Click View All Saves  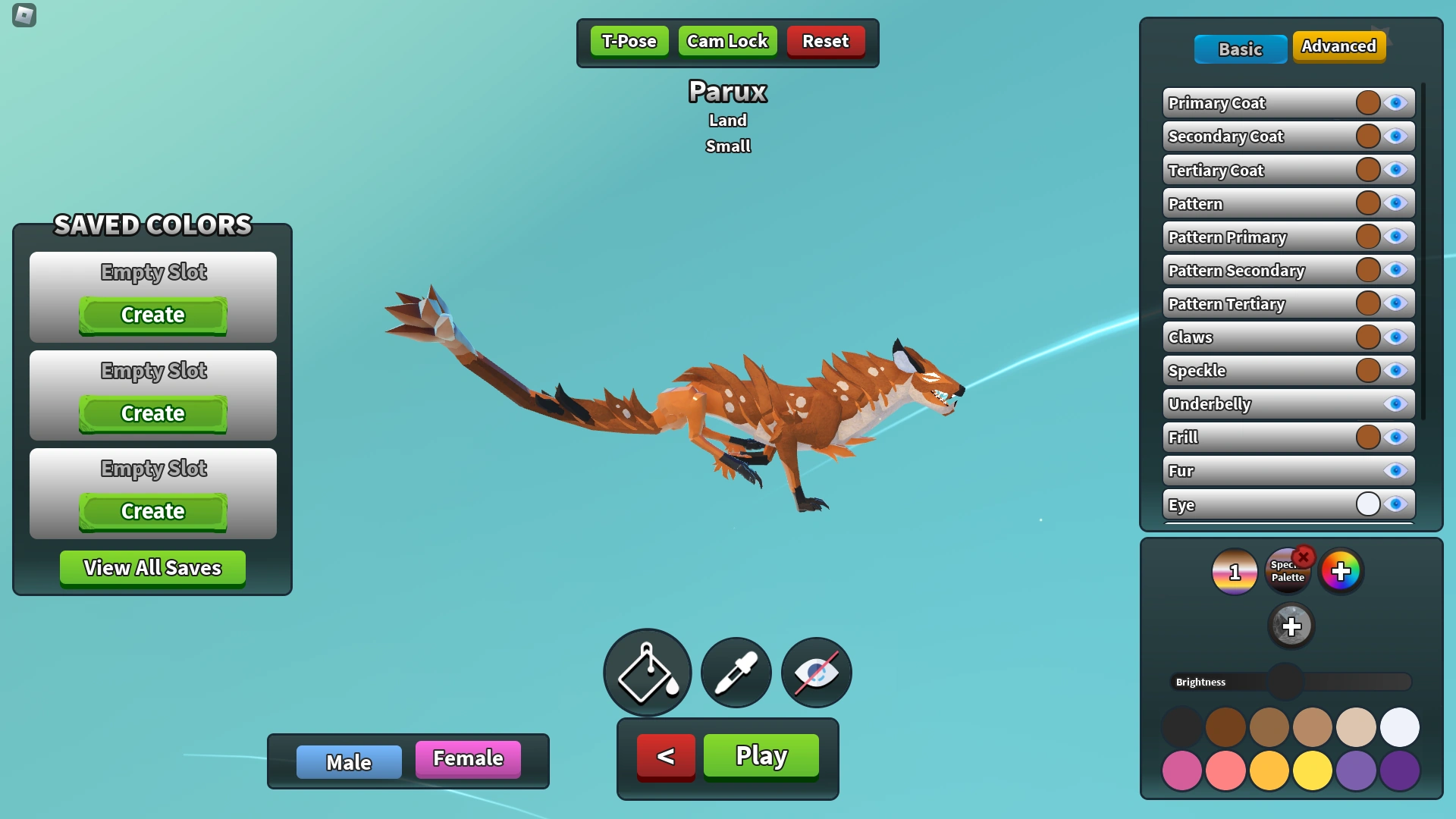[x=152, y=567]
